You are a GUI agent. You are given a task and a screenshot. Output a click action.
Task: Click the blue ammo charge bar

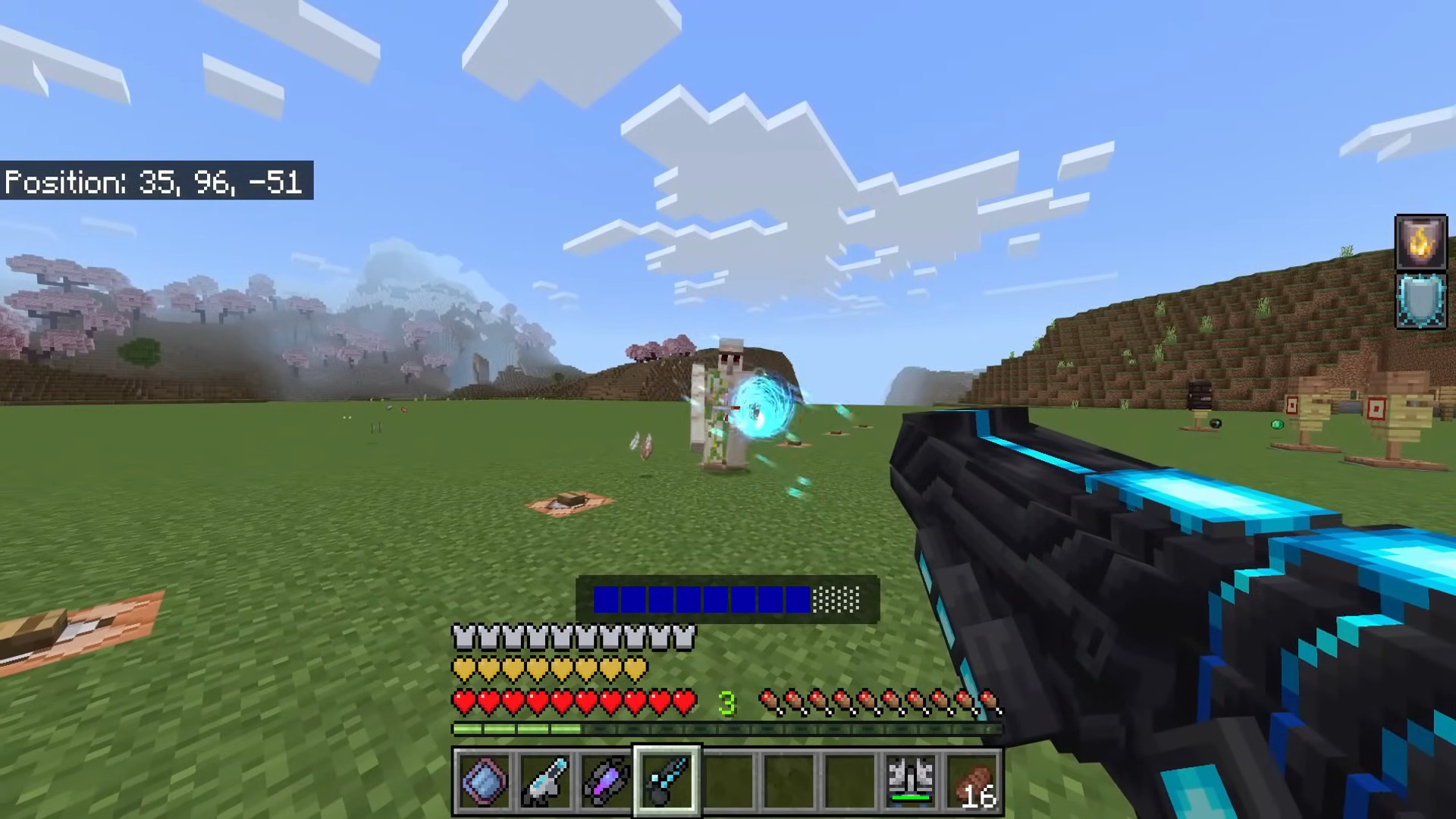click(x=701, y=601)
